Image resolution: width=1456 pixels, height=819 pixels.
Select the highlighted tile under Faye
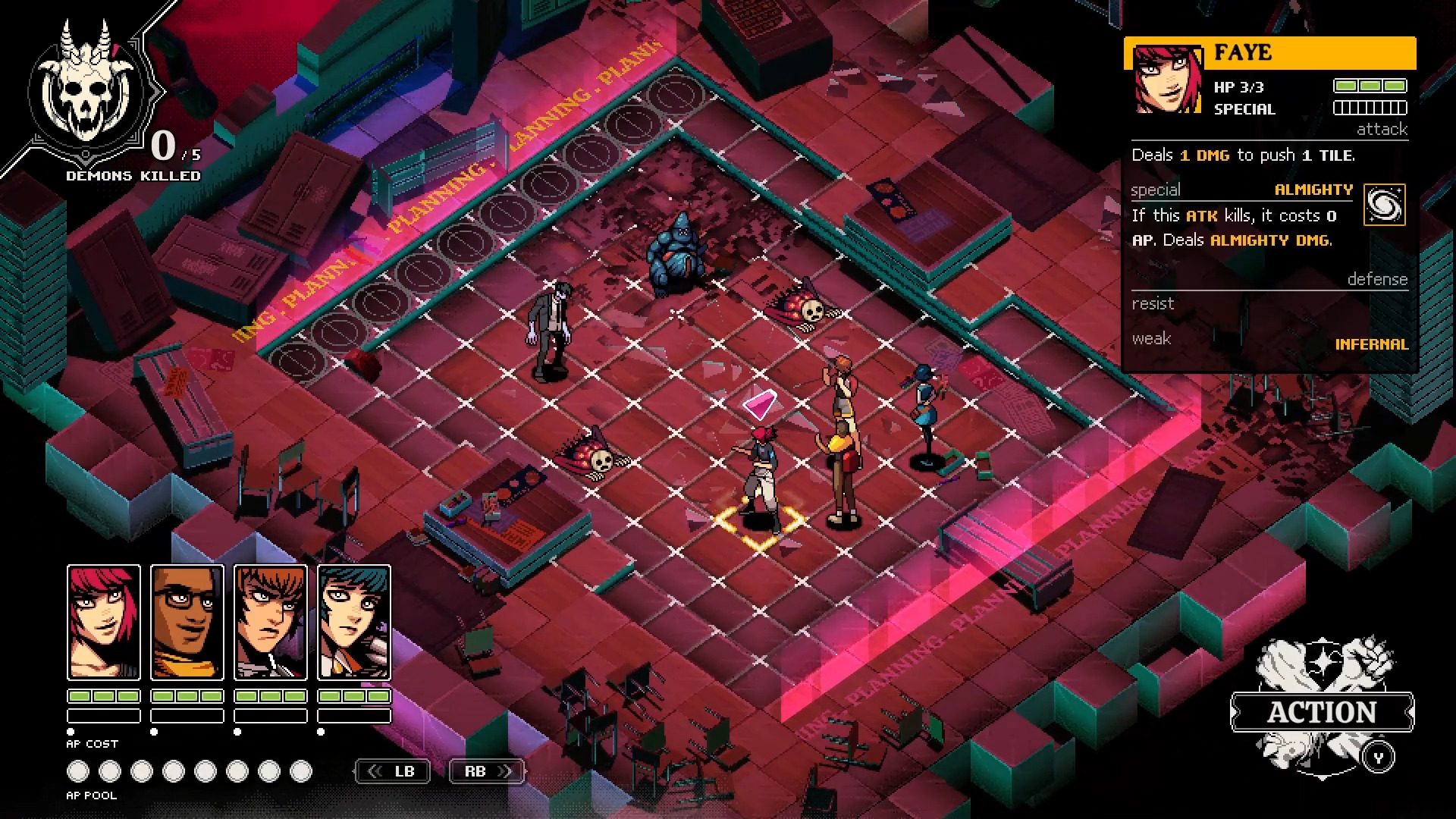[758, 523]
